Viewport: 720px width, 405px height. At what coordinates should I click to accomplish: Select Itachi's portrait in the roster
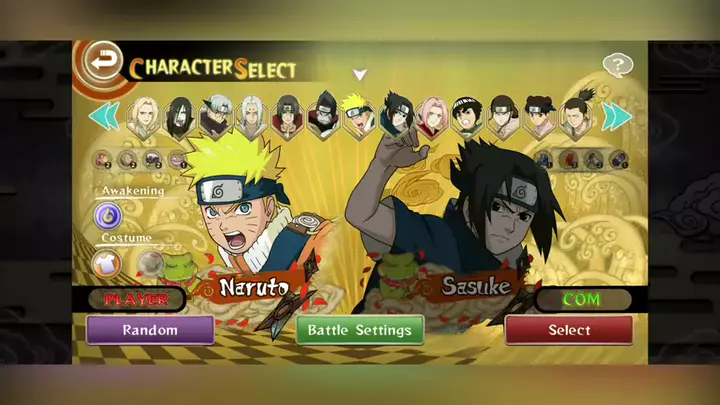(287, 116)
